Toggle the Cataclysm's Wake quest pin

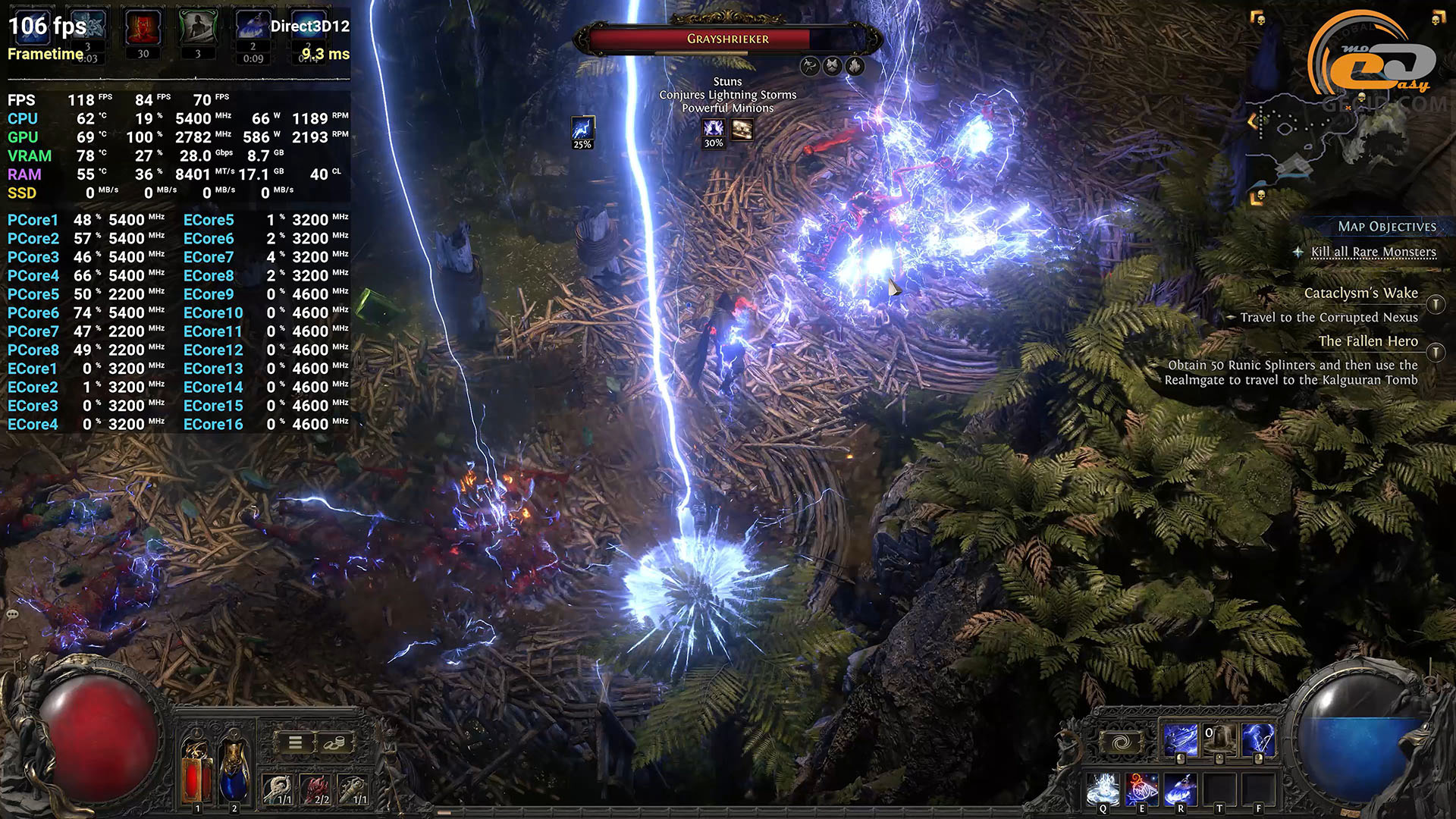1435,304
